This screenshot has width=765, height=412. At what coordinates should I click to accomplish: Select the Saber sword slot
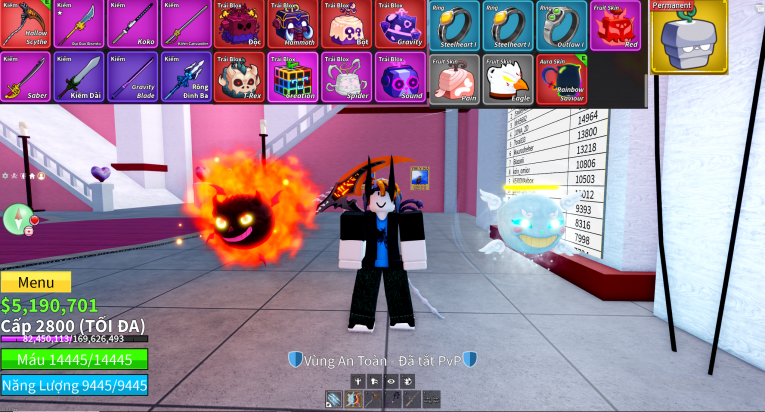pos(25,77)
